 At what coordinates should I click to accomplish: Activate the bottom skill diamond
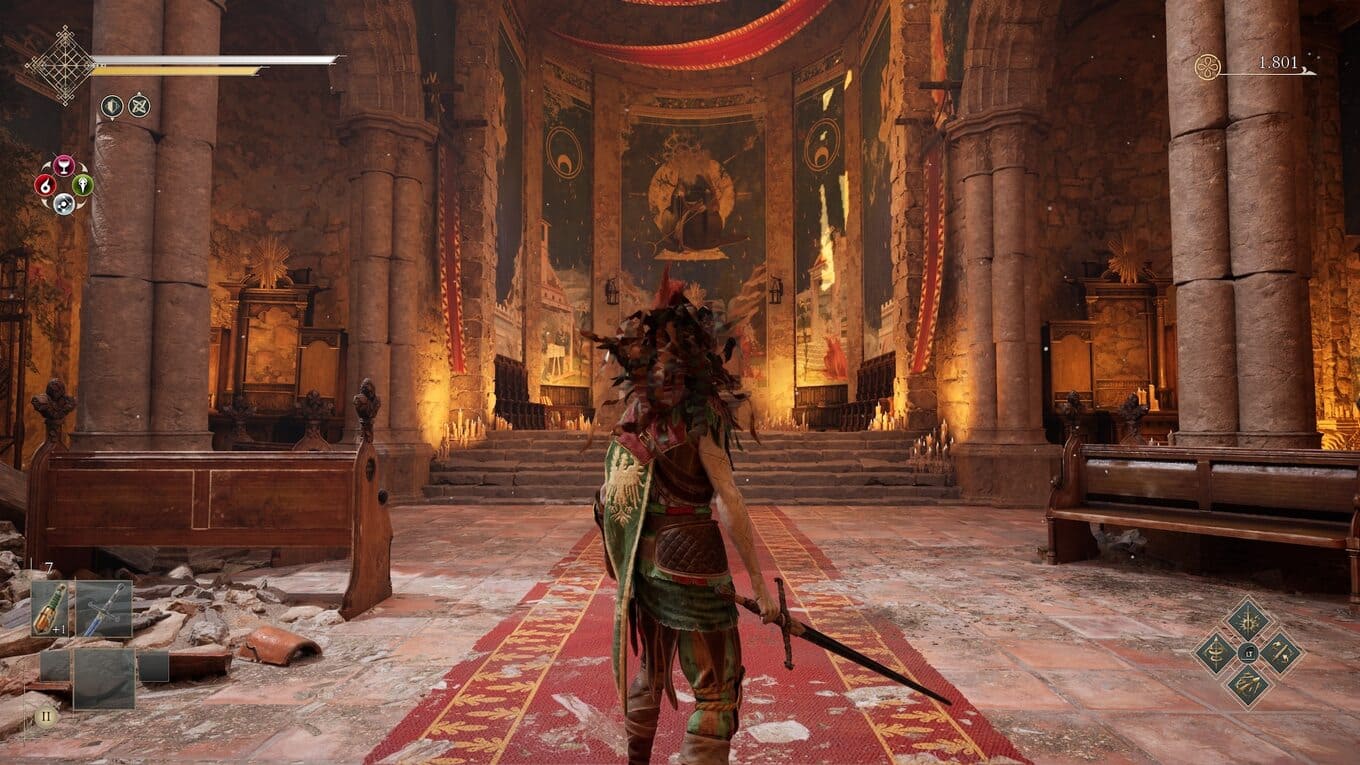click(x=1248, y=685)
